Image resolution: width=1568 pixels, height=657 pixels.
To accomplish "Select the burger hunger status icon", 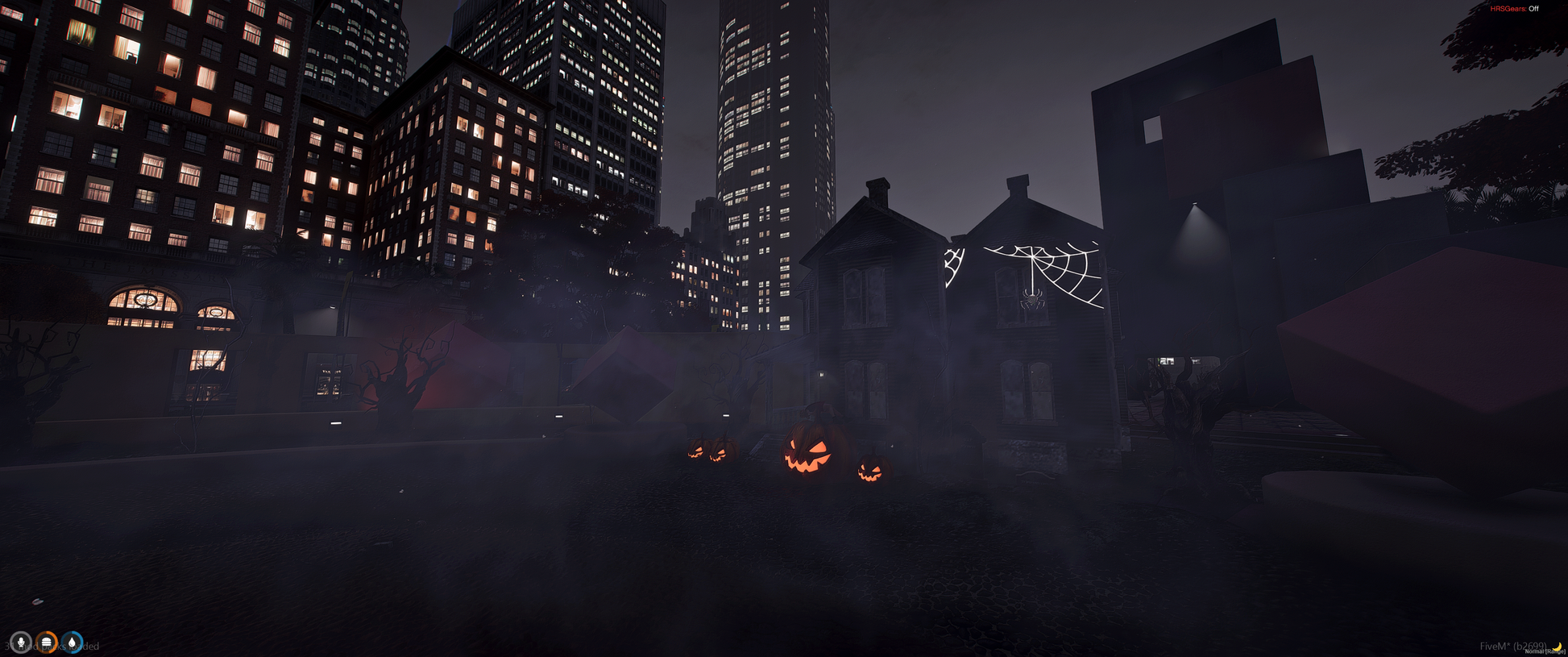I will click(x=47, y=642).
